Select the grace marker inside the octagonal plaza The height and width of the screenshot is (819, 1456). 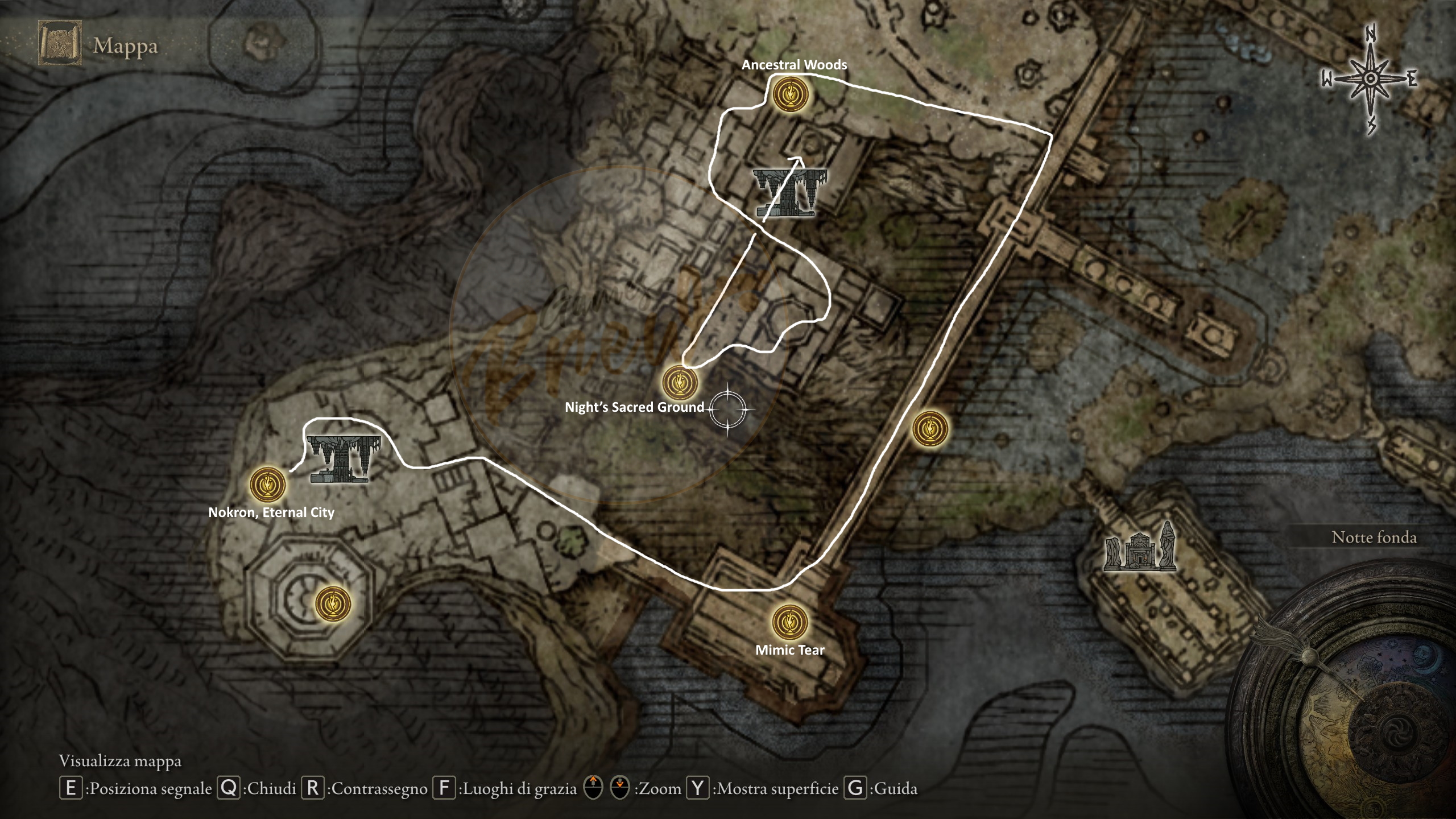[x=333, y=603]
